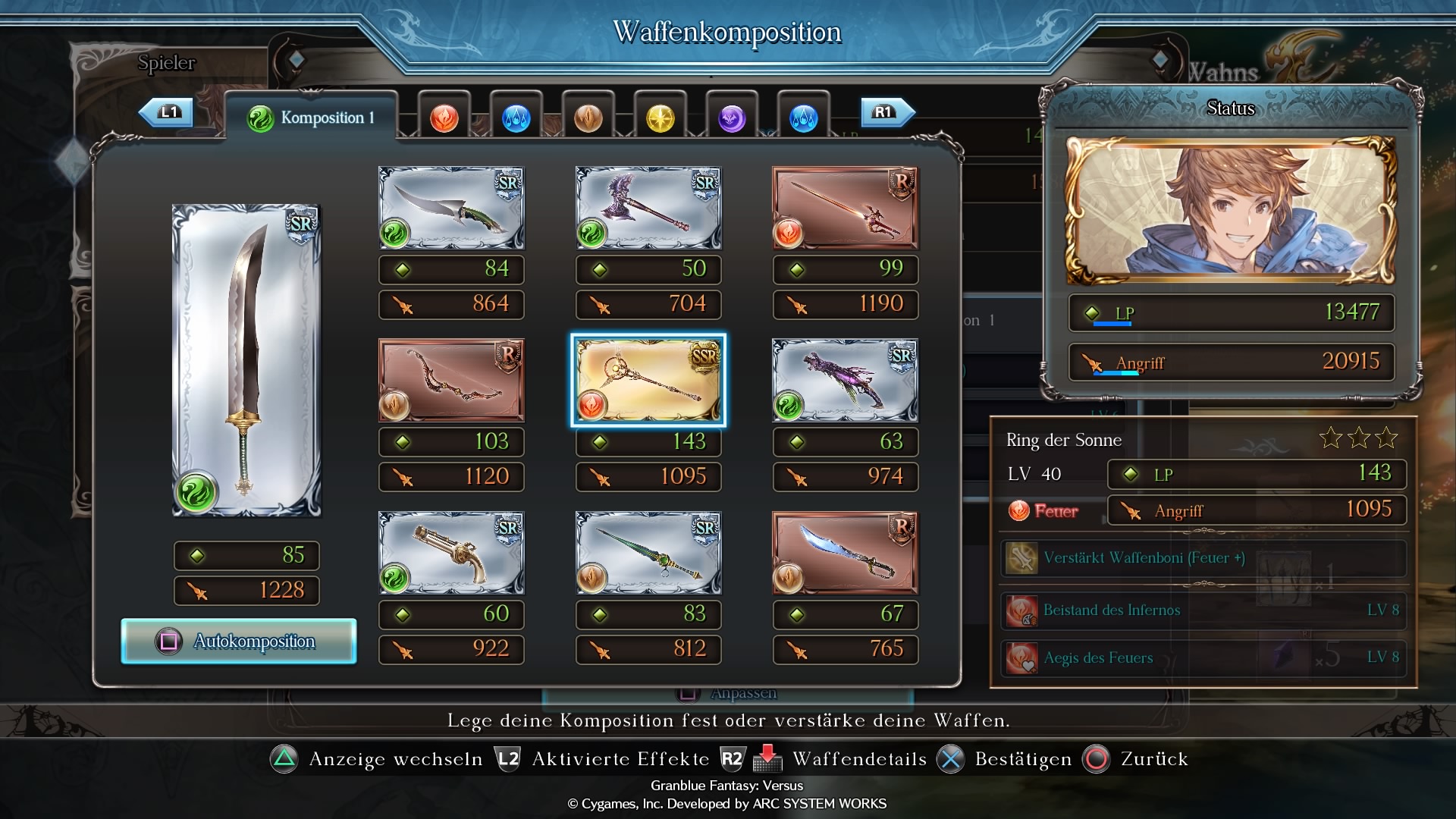Screen dimensions: 1456x819
Task: Switch to the earth element composition tab
Action: (588, 118)
